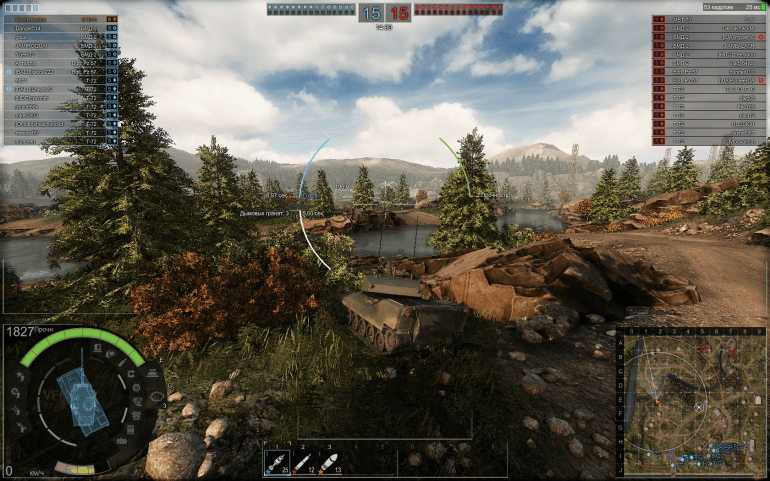Choose the third shell with 13 rounds
Image resolution: width=770 pixels, height=481 pixels.
tap(328, 463)
